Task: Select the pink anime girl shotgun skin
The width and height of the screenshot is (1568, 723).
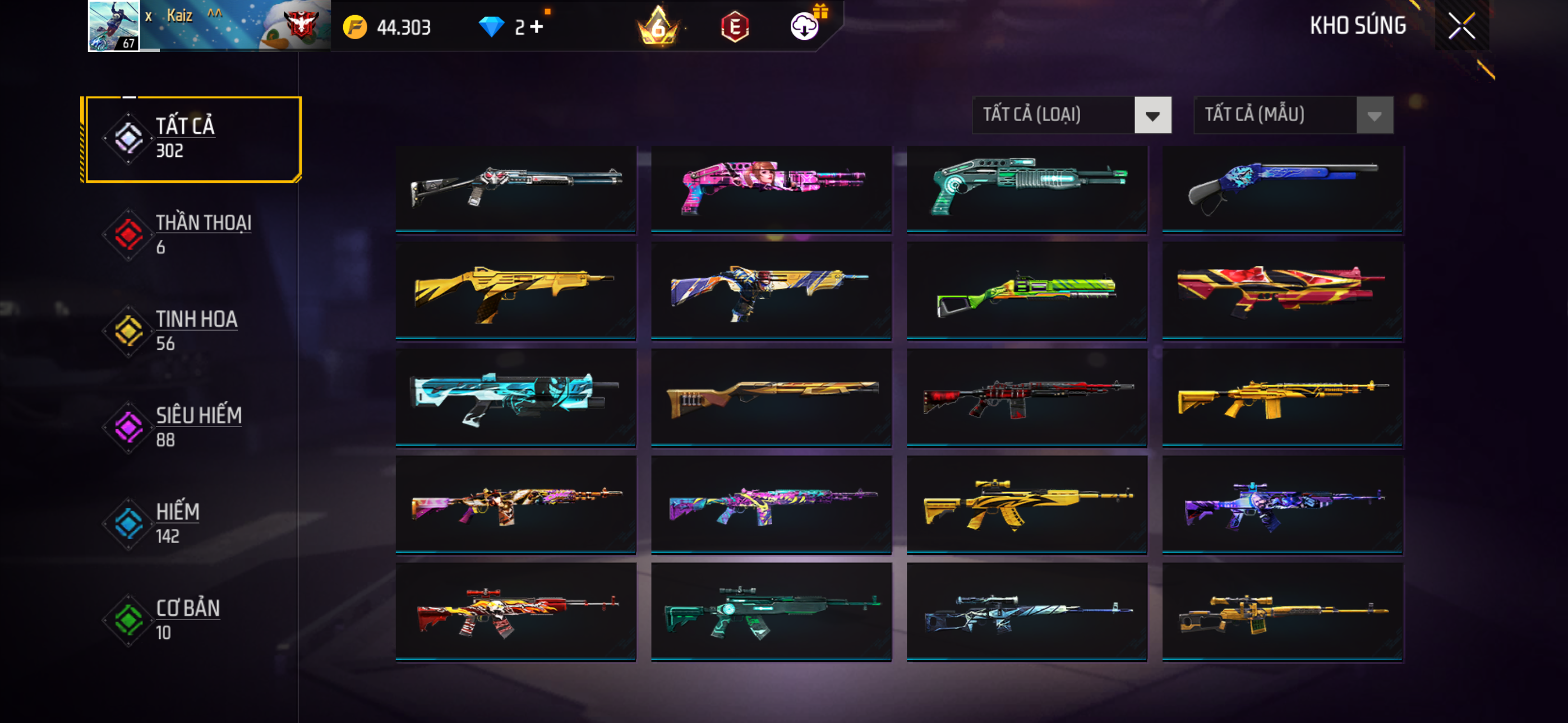Action: (771, 188)
